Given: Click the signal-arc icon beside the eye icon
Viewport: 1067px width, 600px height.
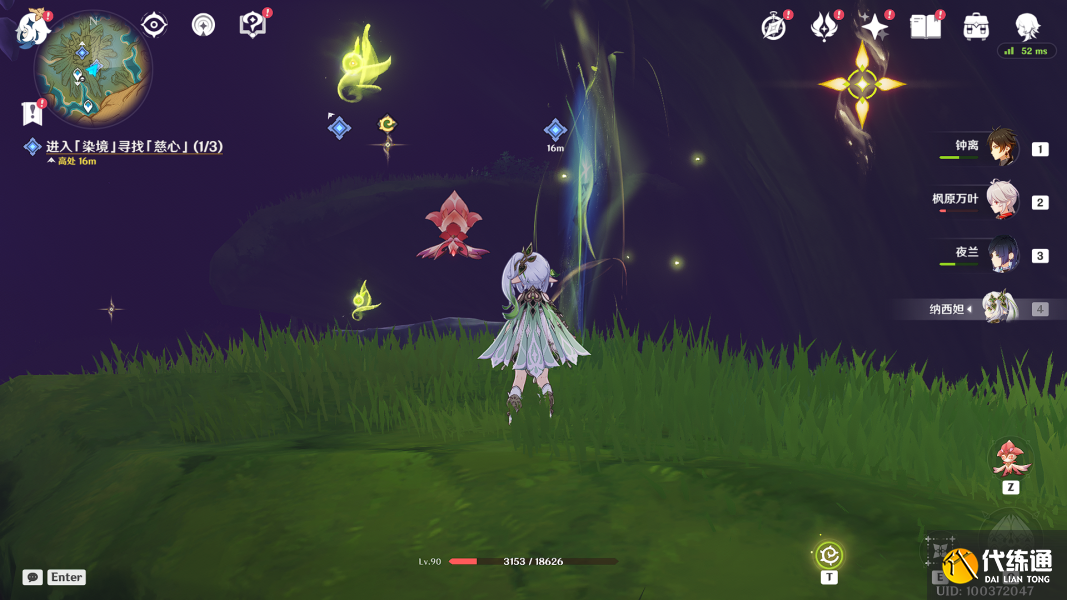Looking at the screenshot, I should (203, 25).
